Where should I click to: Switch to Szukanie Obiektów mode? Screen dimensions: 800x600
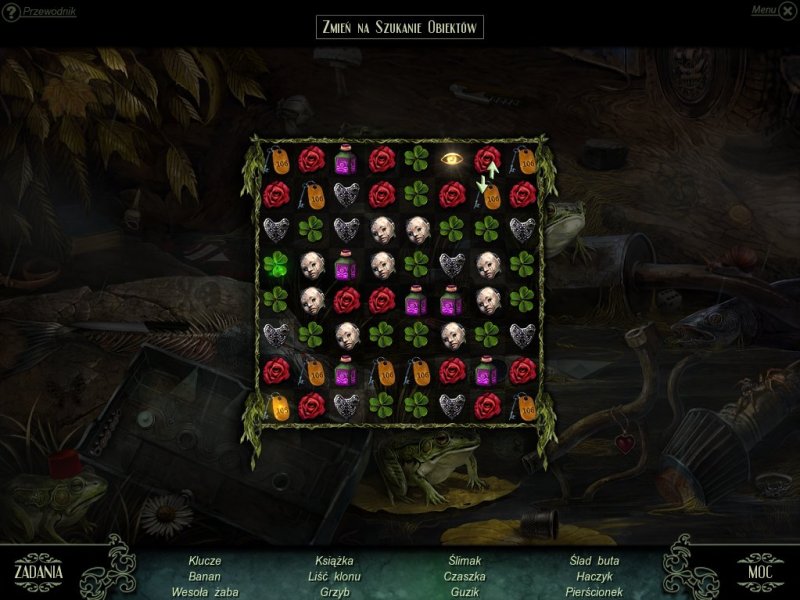399,26
